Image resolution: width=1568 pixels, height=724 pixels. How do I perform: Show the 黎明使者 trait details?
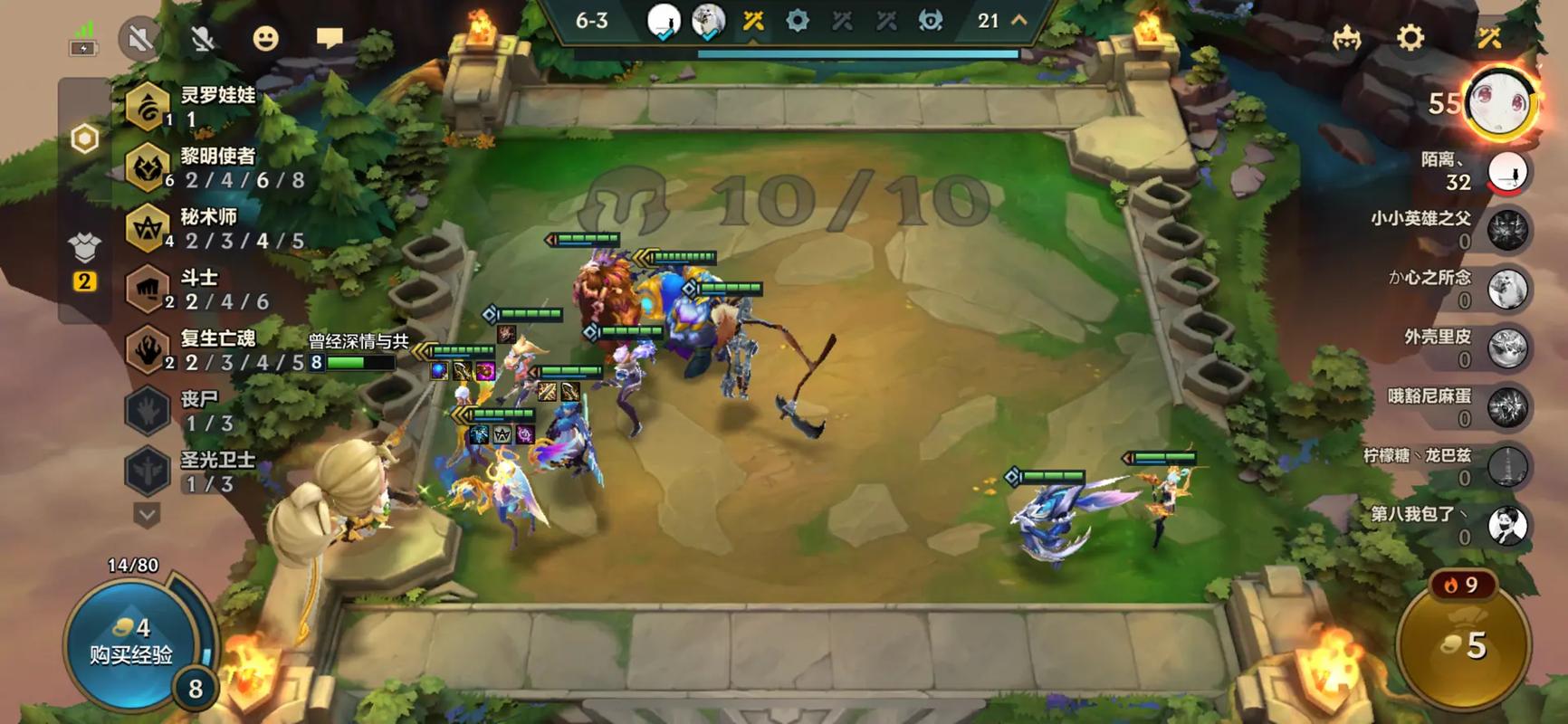(148, 167)
